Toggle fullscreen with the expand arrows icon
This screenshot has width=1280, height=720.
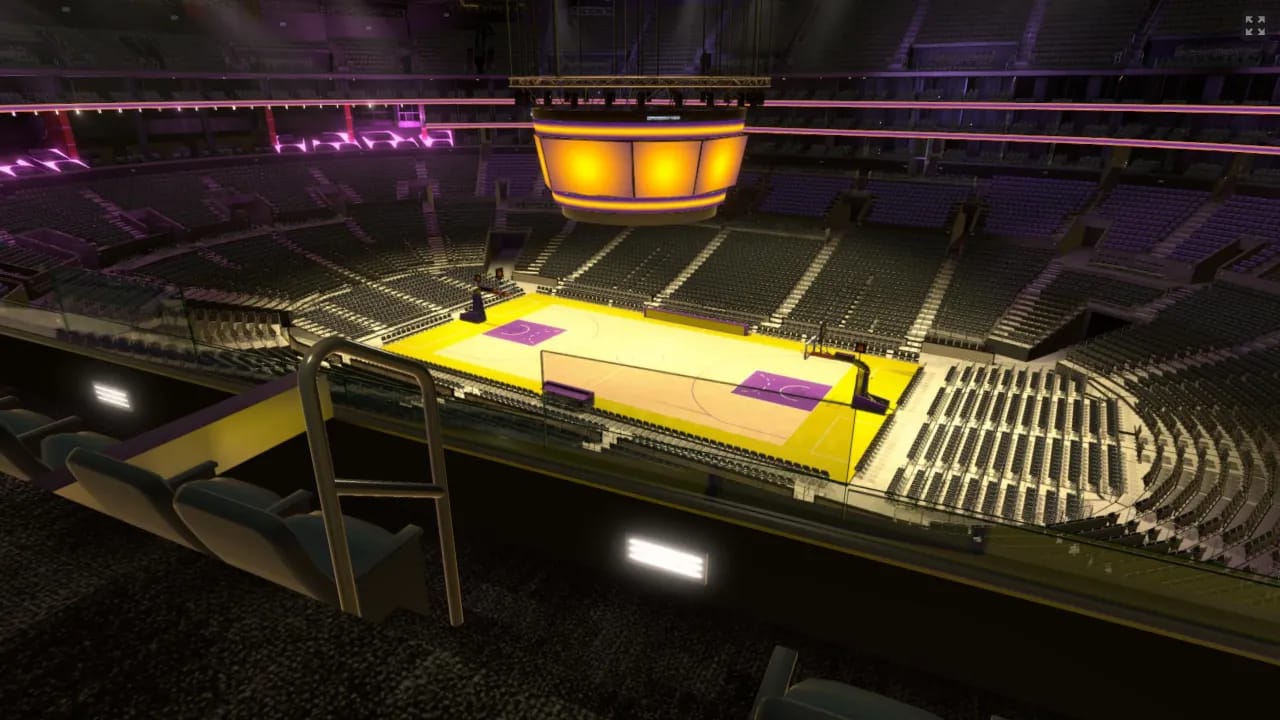pyautogui.click(x=1254, y=26)
